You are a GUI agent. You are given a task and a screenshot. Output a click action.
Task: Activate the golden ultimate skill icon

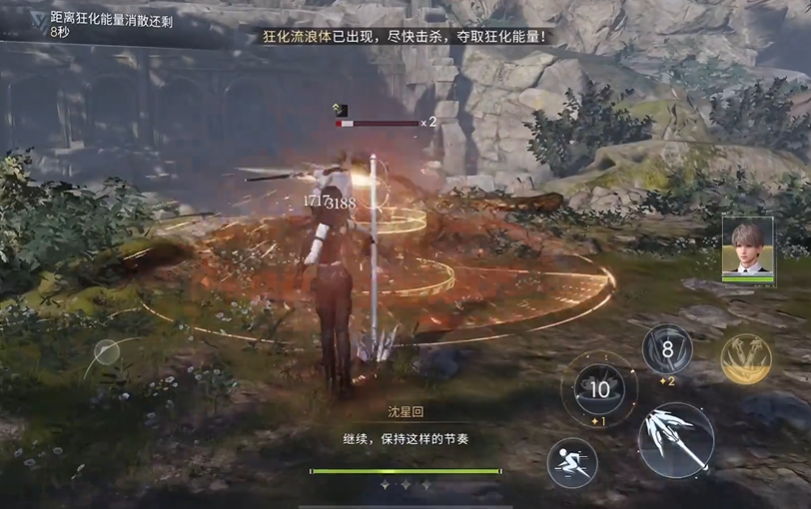[x=745, y=358]
